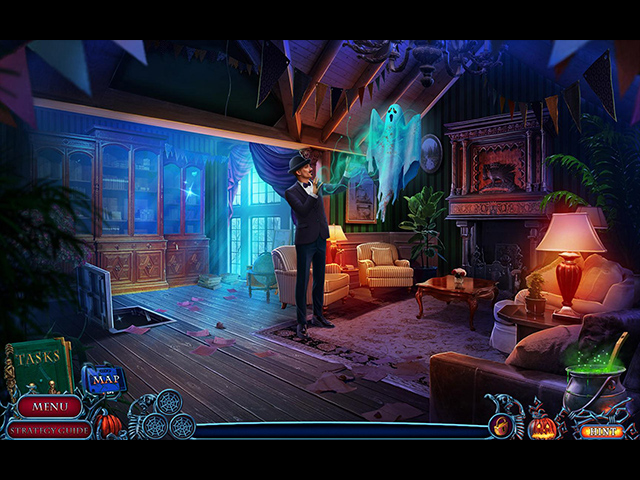Open the Strategy Guide

coord(46,430)
